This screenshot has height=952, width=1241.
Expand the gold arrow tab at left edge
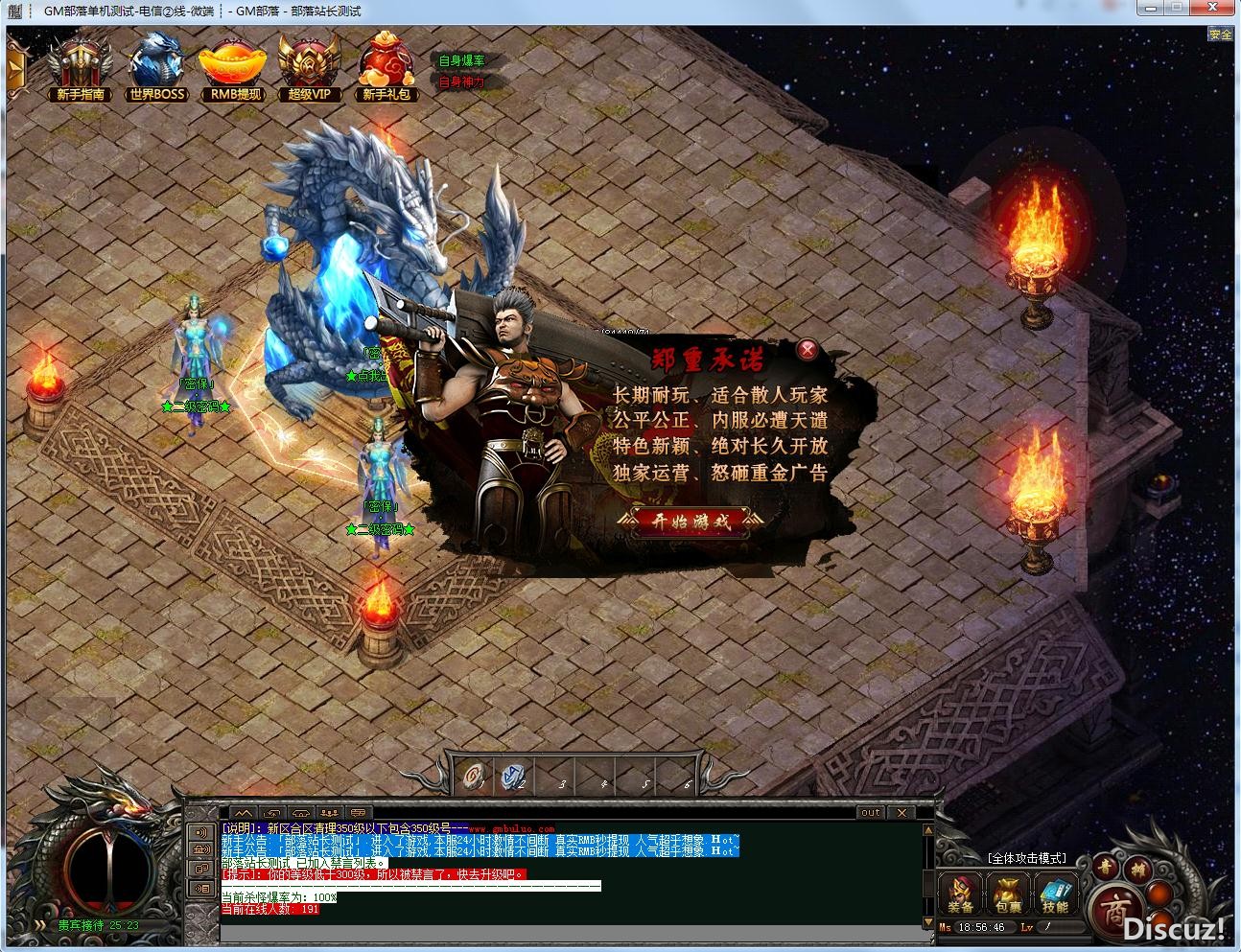[x=13, y=69]
